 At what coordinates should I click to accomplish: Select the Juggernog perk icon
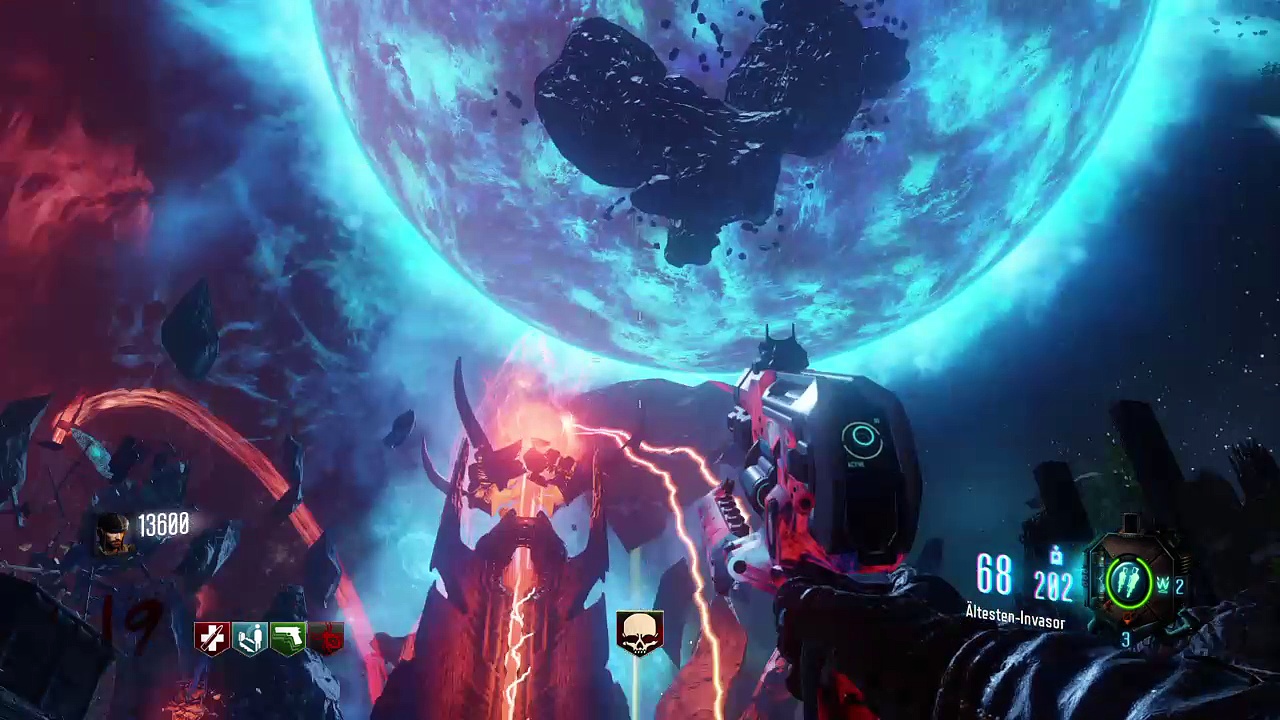pos(212,637)
